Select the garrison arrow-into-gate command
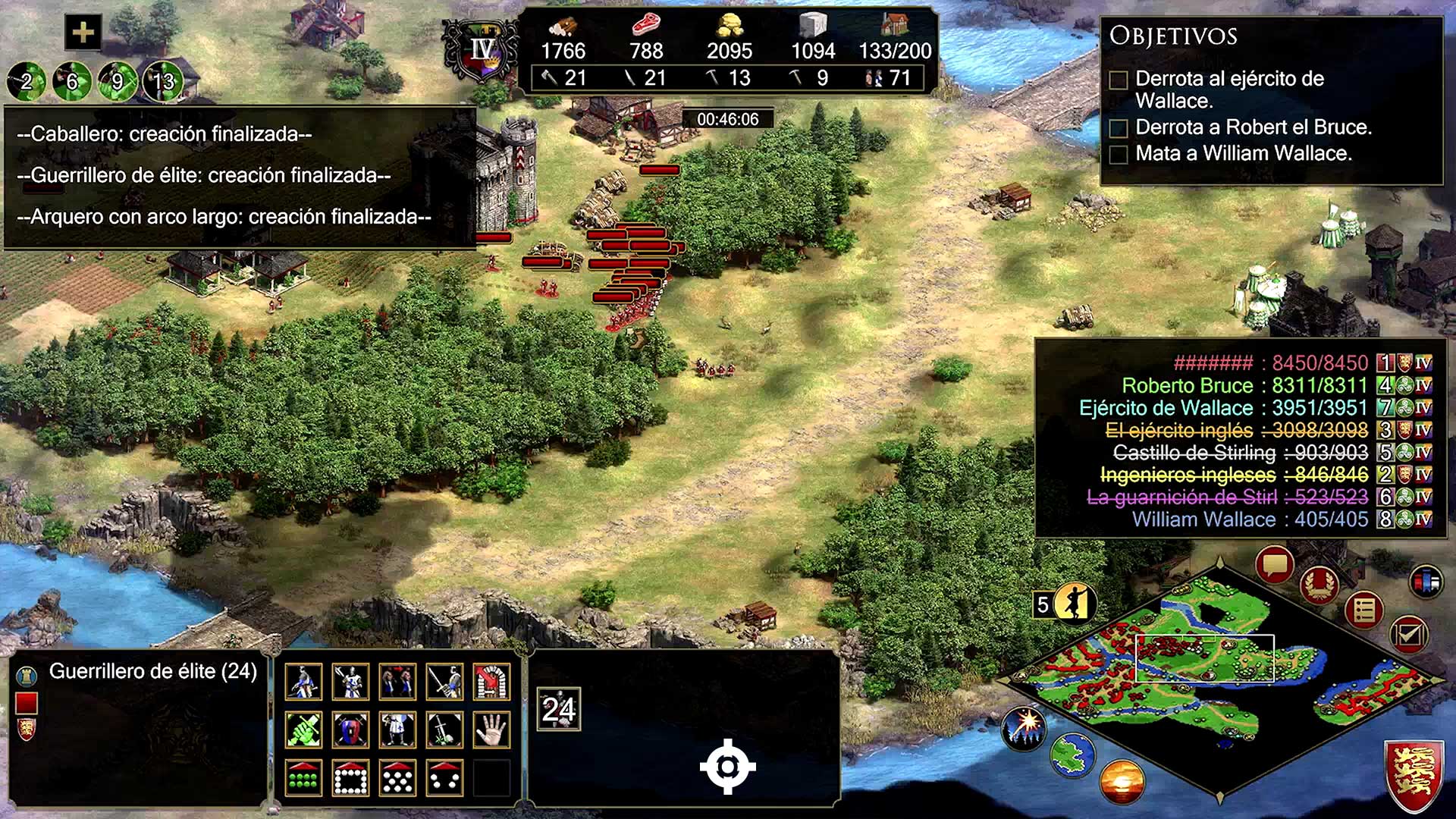This screenshot has width=1456, height=819. pyautogui.click(x=491, y=682)
